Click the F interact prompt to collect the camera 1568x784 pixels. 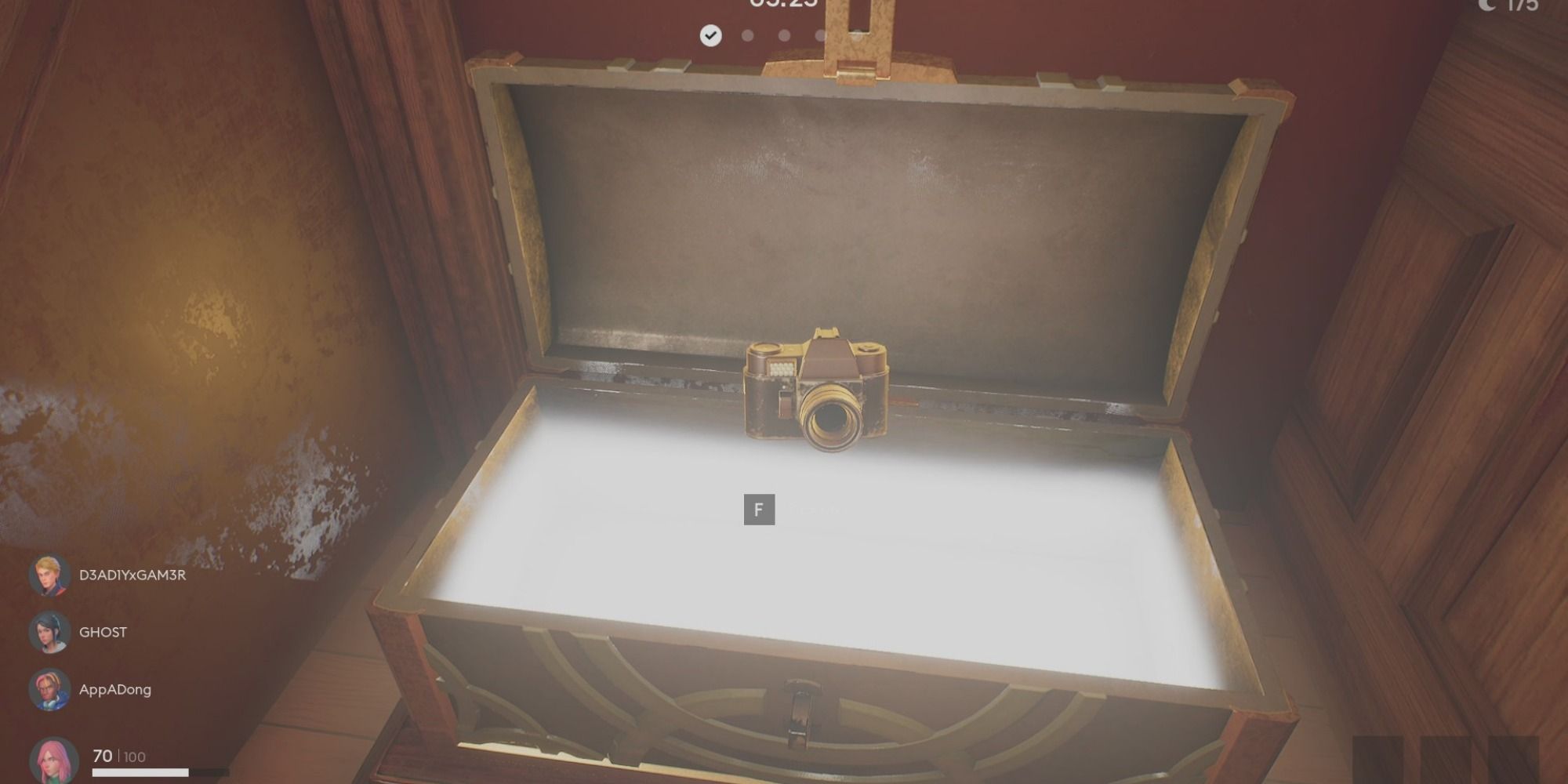coord(757,508)
